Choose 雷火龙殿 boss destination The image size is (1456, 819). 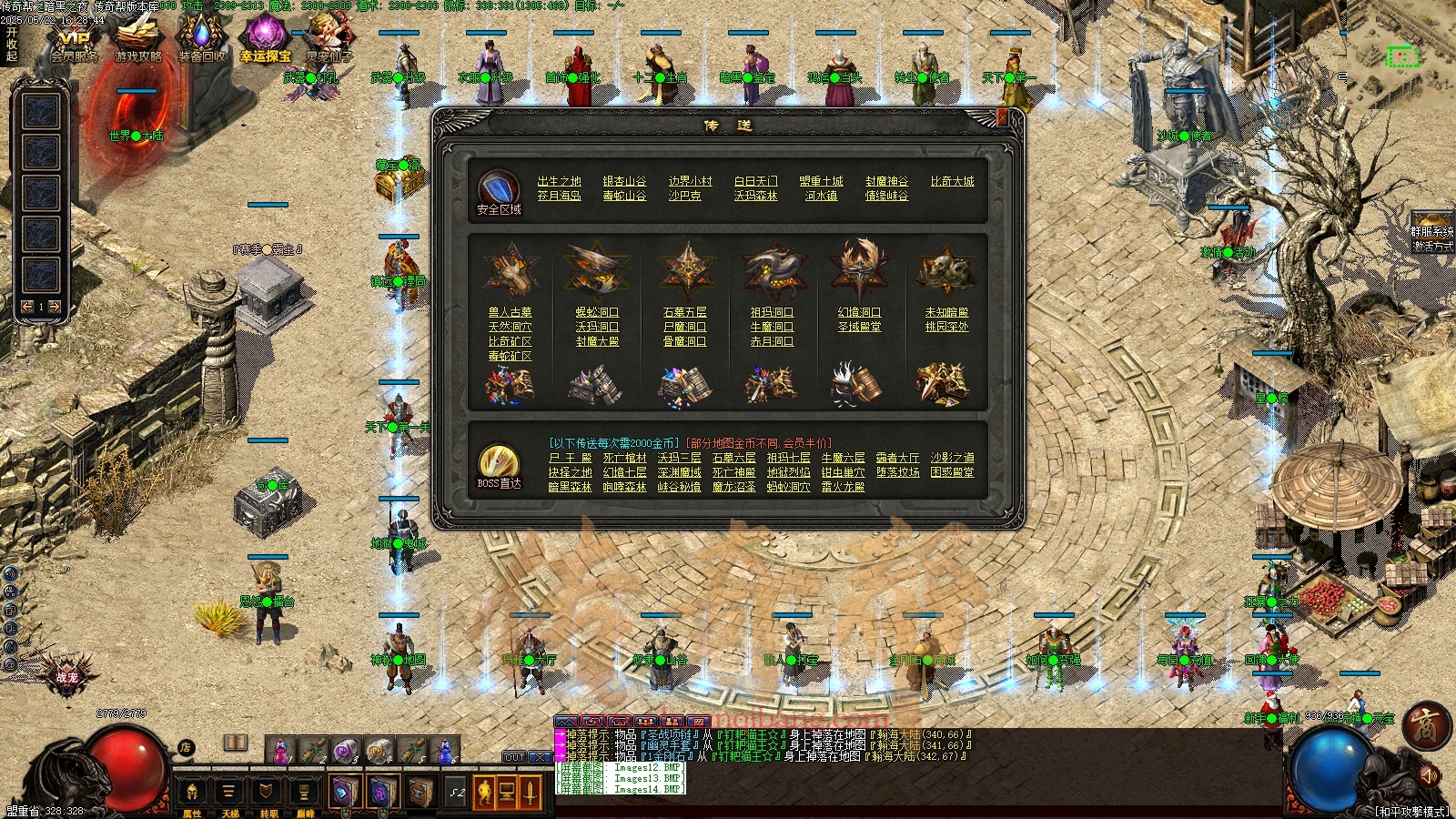(843, 487)
